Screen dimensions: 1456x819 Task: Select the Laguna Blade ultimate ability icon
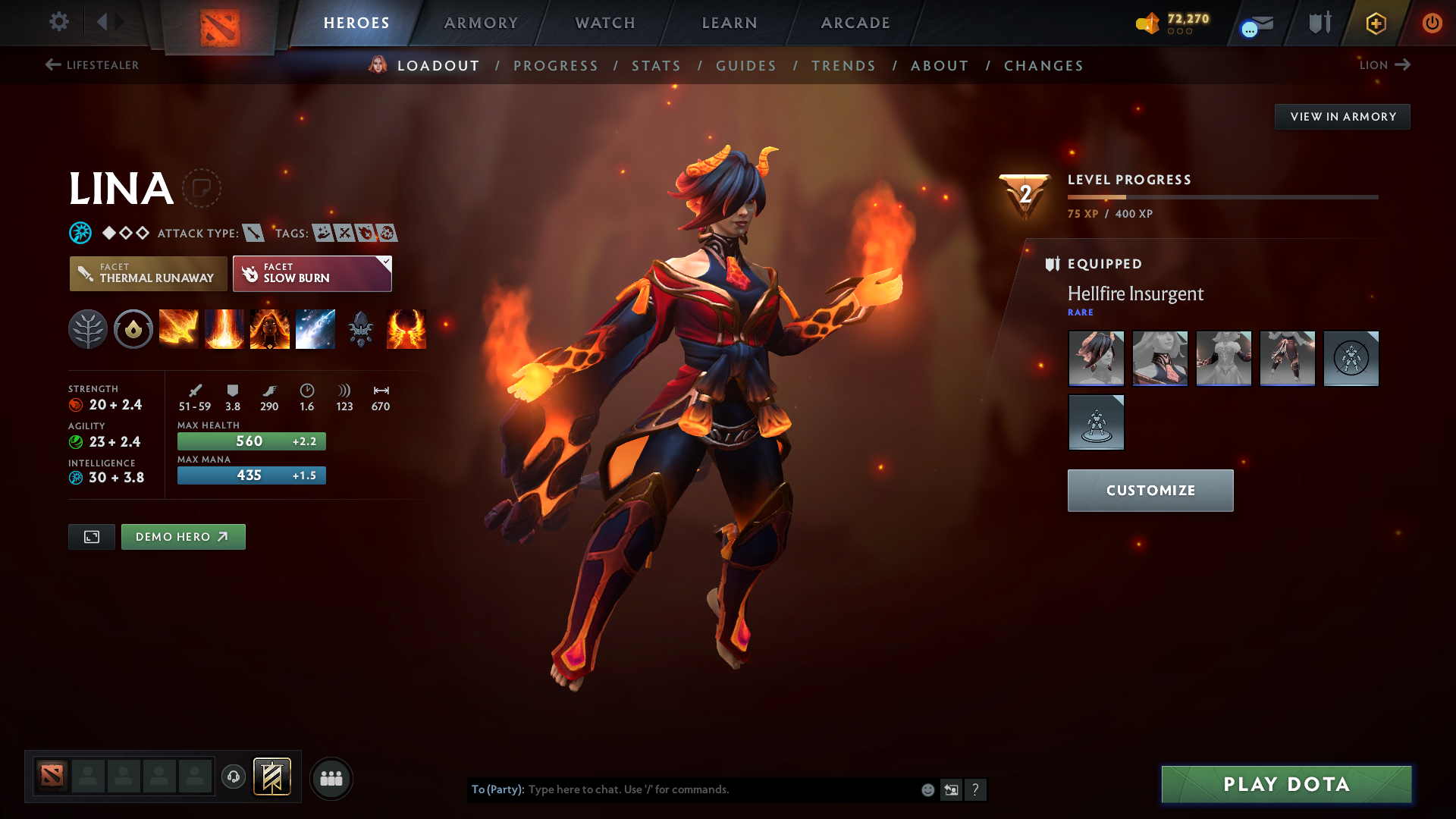[315, 328]
